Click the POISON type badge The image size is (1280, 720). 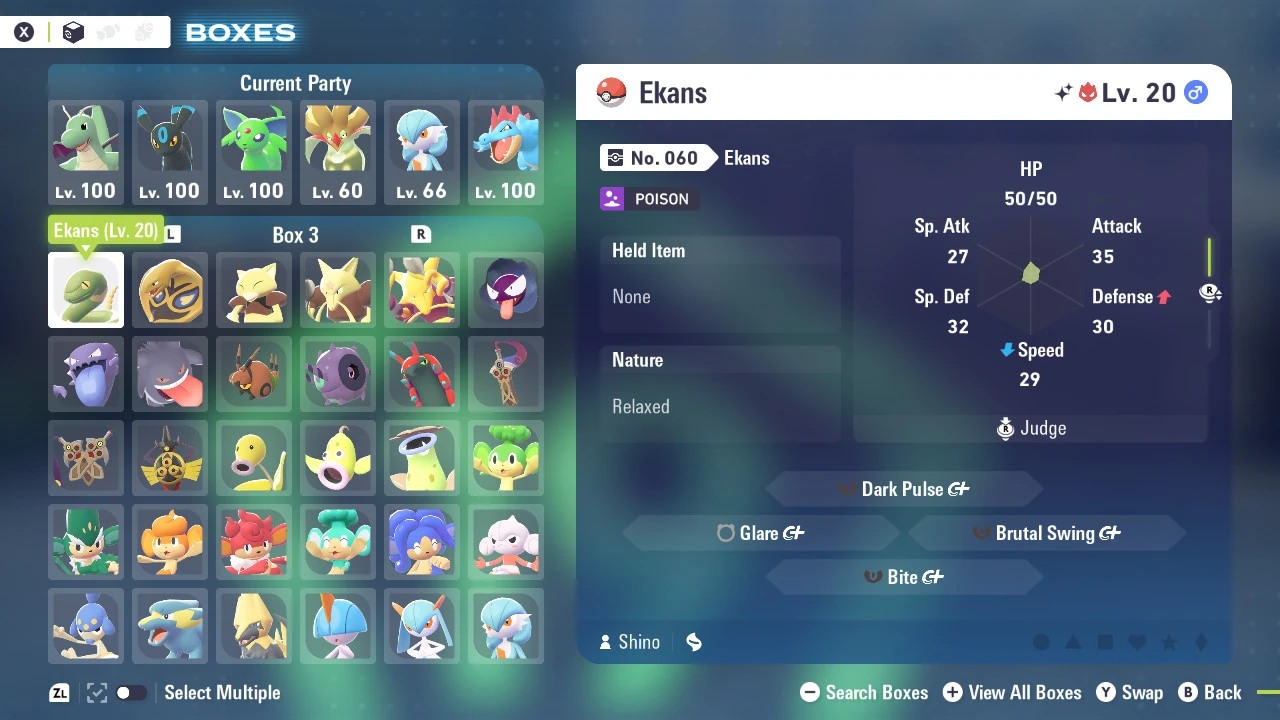coord(648,199)
